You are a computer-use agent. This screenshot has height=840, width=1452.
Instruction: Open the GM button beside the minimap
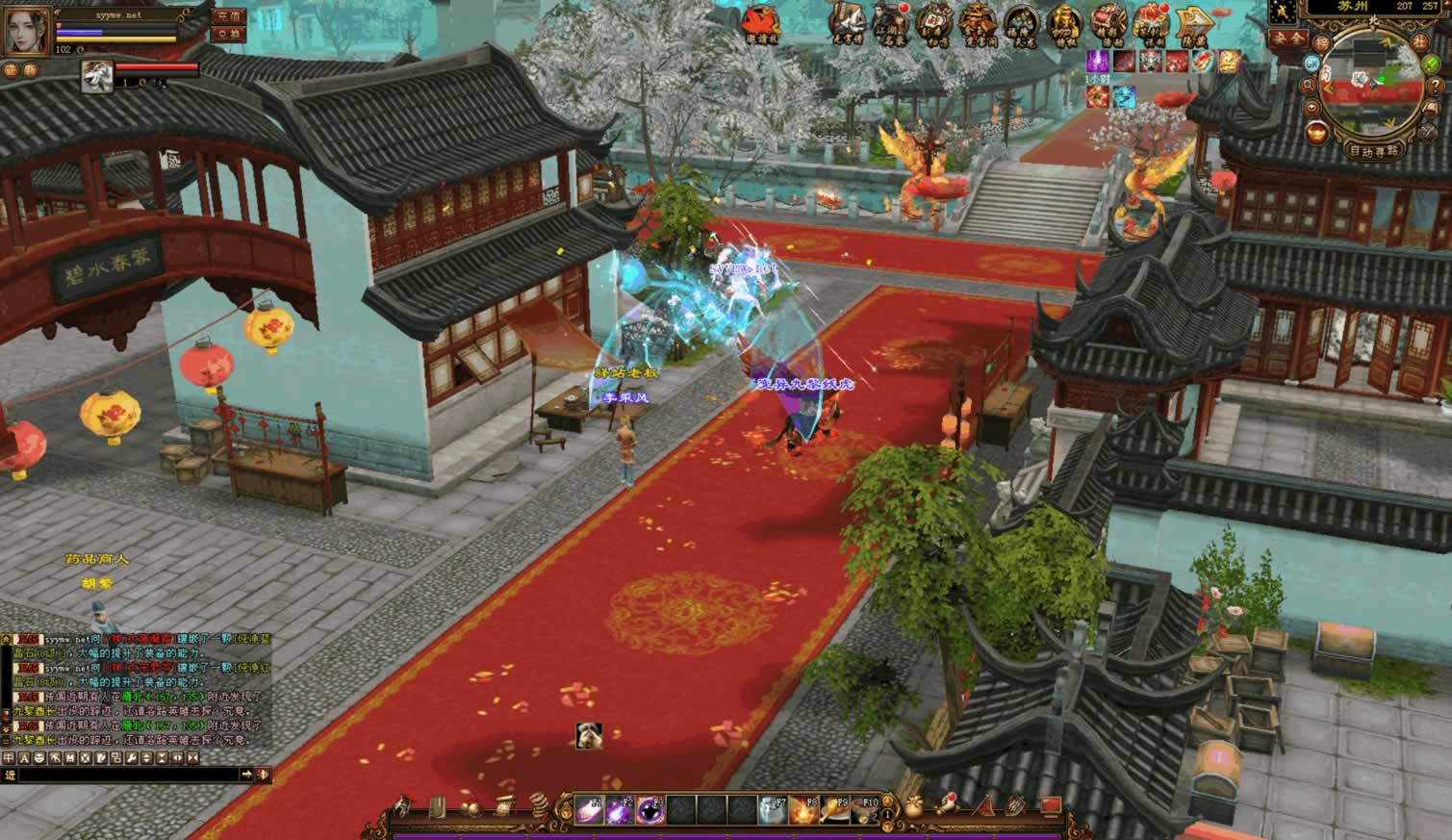click(1313, 63)
